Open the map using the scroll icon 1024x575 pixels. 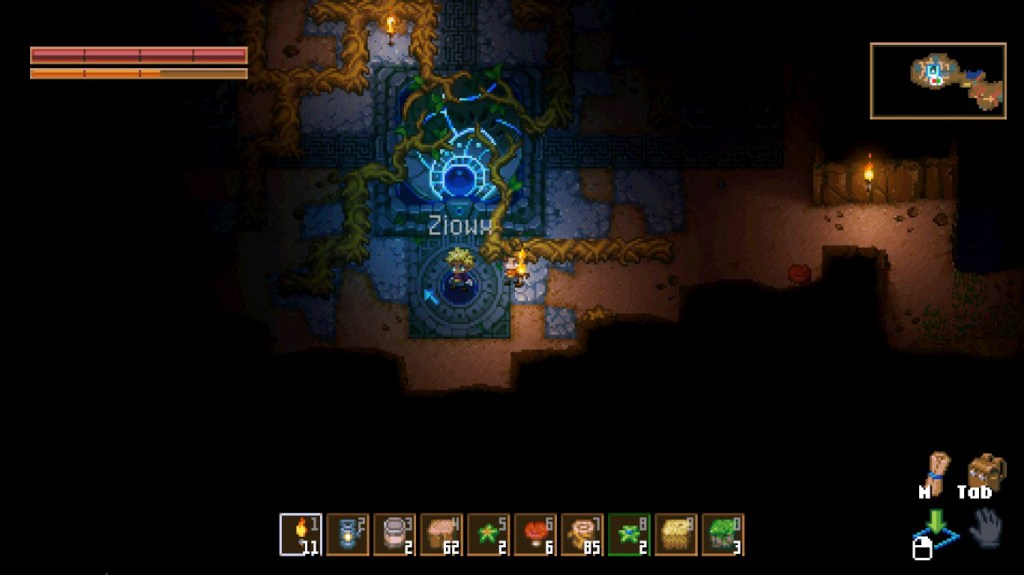tap(935, 472)
